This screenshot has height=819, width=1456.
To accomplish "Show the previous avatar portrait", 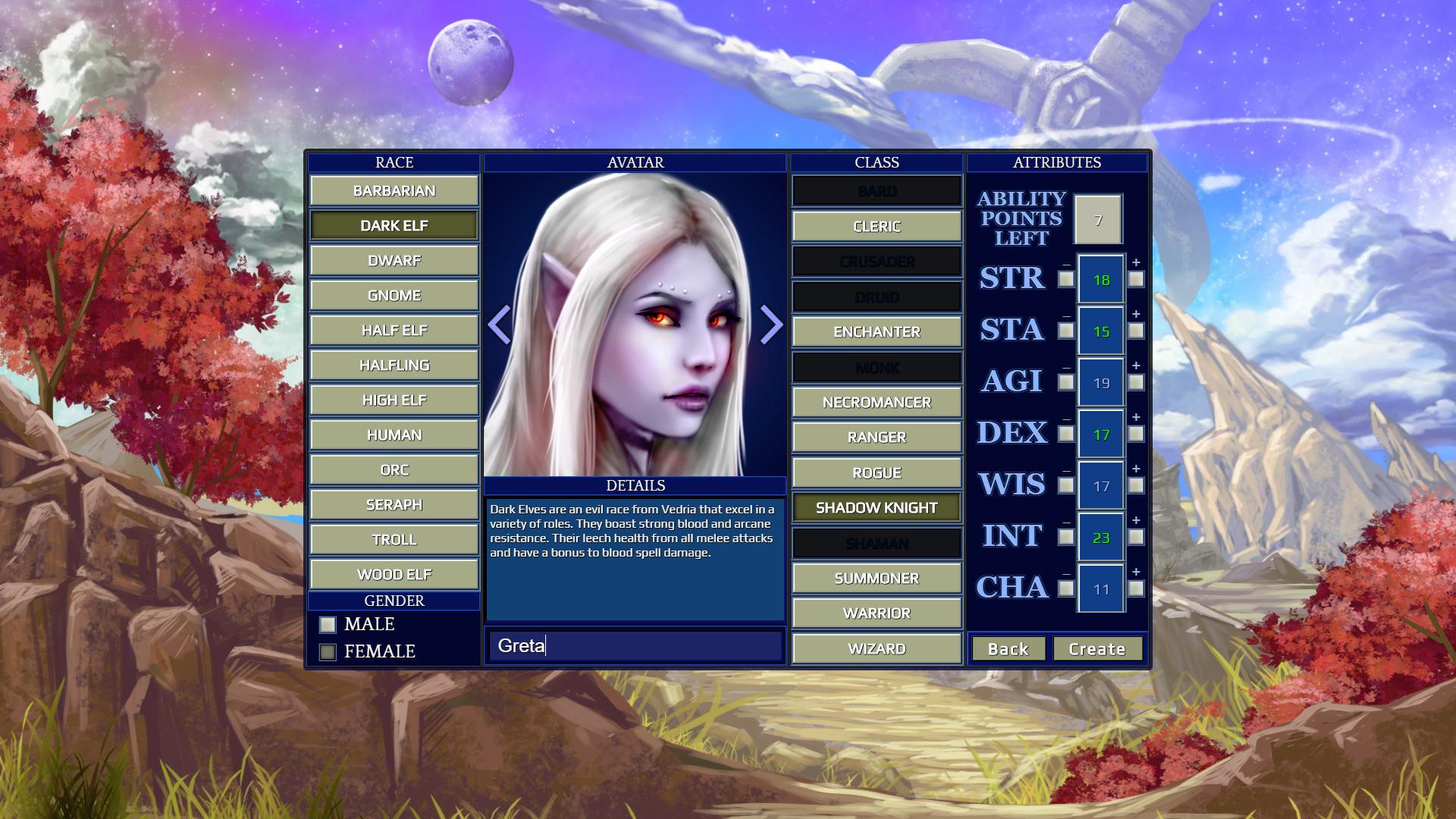I will (500, 325).
